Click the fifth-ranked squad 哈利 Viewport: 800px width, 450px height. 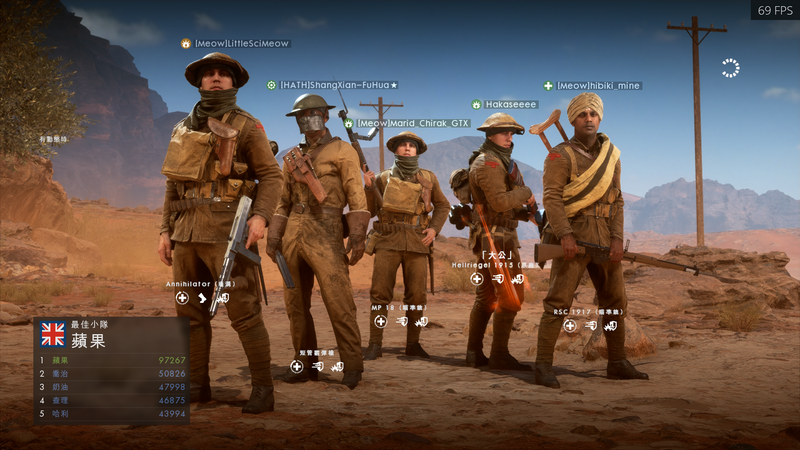coord(112,414)
